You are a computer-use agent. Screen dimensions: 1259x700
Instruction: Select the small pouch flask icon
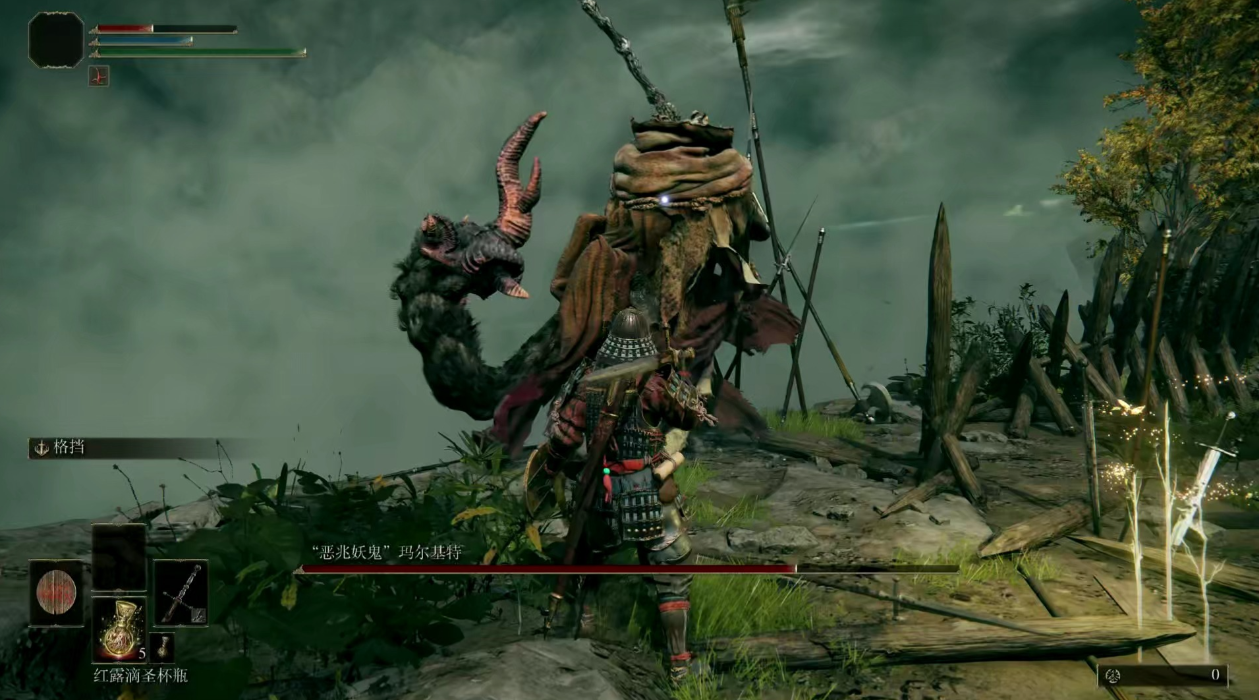pos(163,647)
